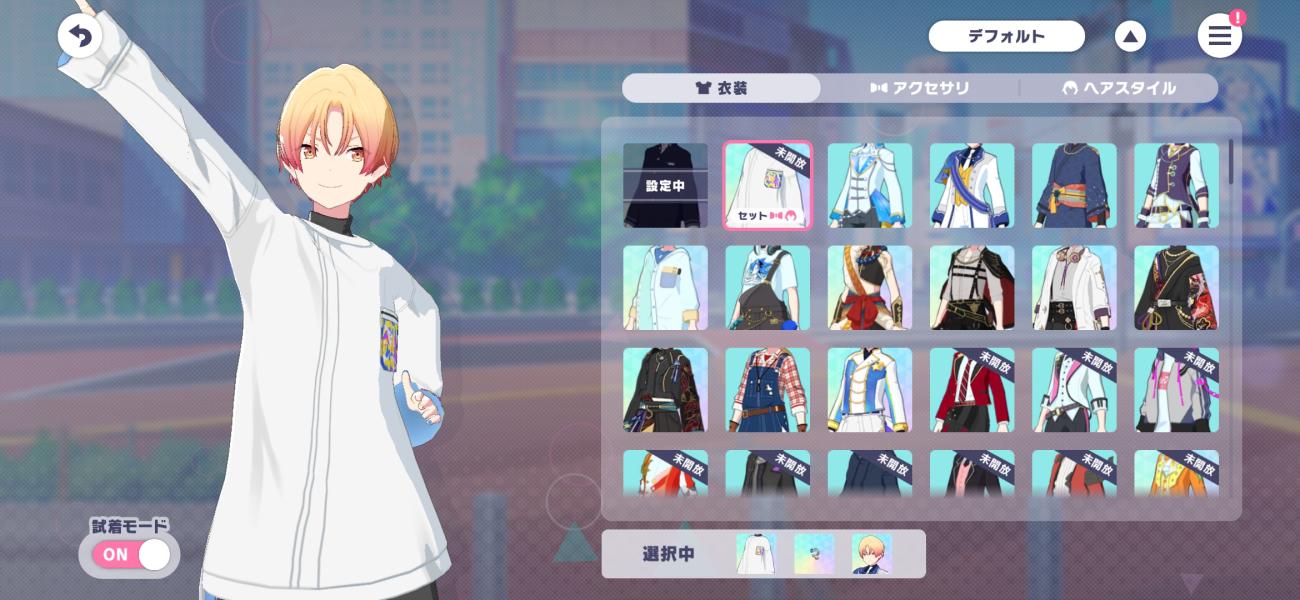This screenshot has height=600, width=1300.
Task: Toggle sort order with the triangle button
Action: coord(1130,37)
